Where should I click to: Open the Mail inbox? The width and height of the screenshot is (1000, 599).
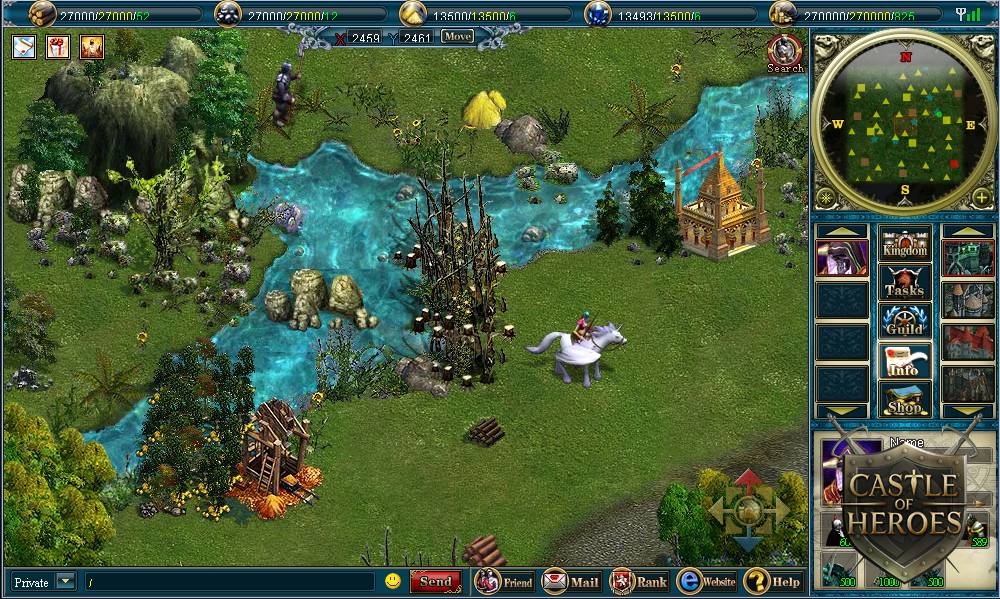571,581
